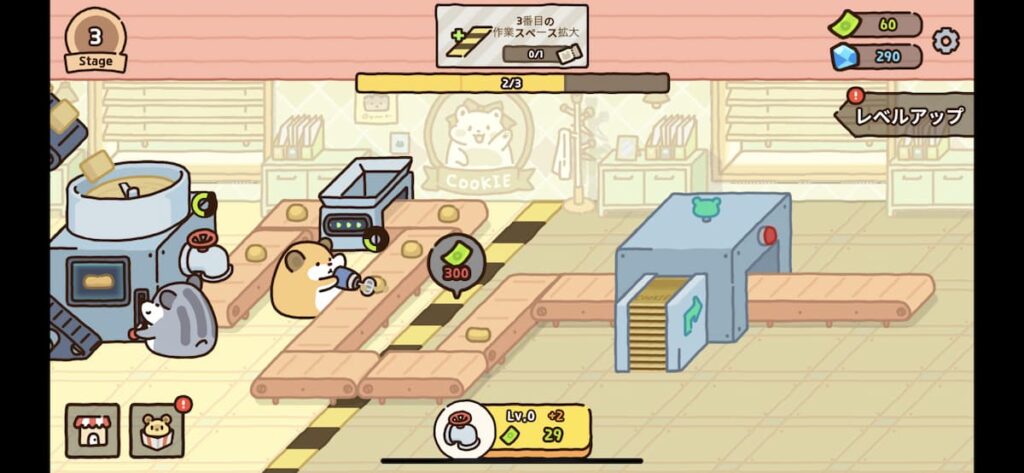Open the settings gear icon
Screen dimensions: 1024x473
(945, 41)
